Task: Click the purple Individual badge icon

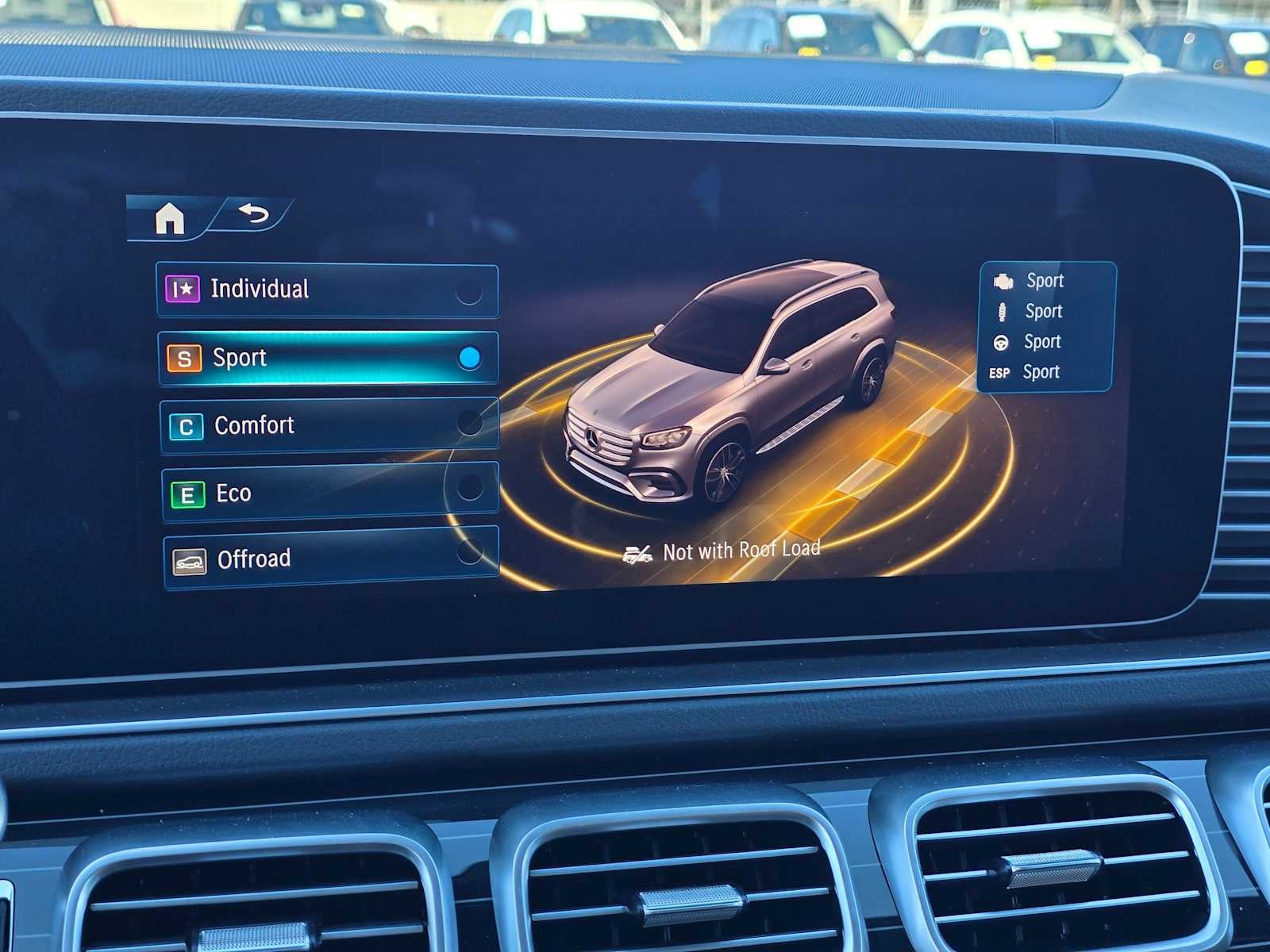Action: [183, 288]
